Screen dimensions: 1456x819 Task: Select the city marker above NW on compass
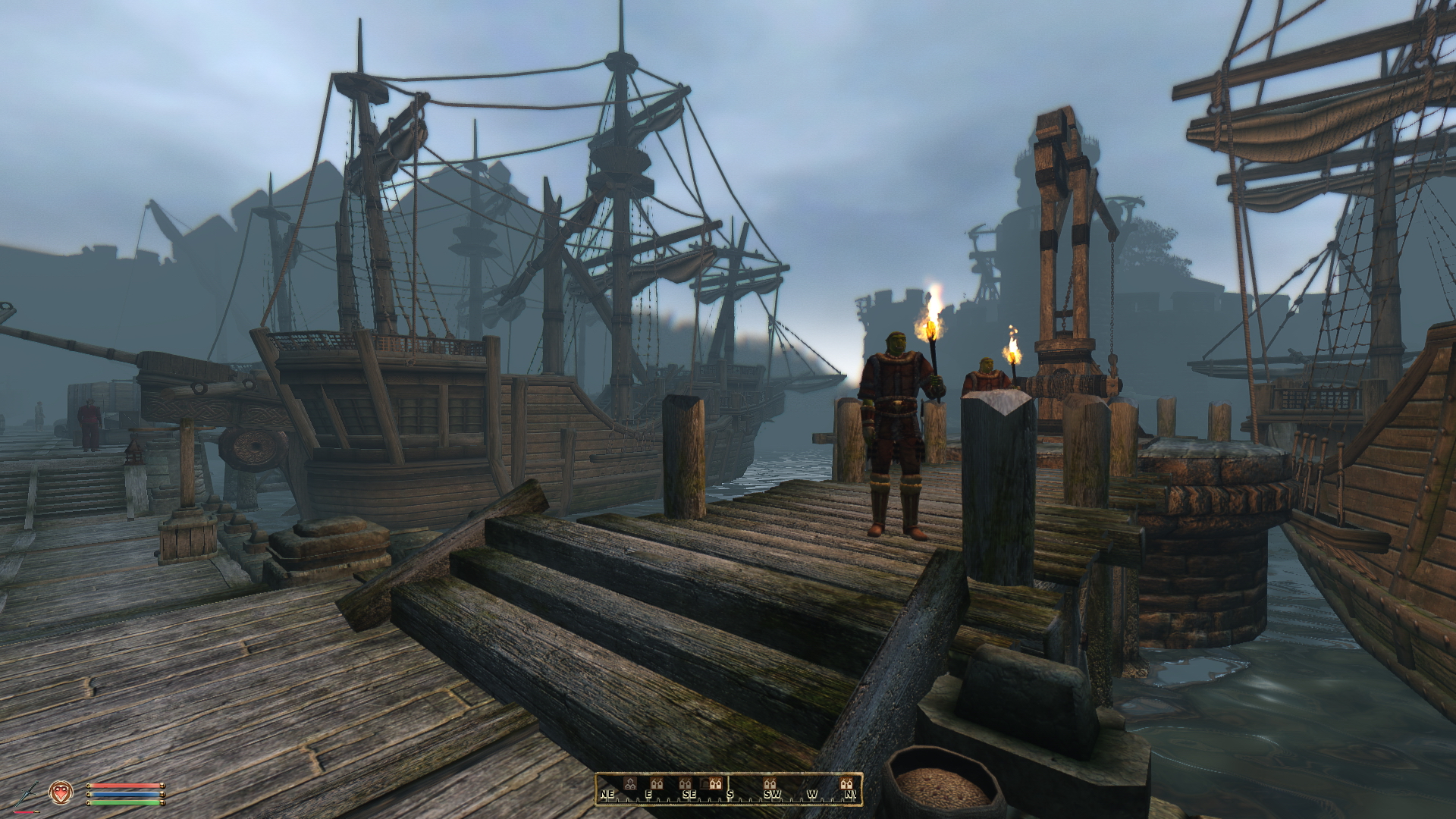[846, 783]
